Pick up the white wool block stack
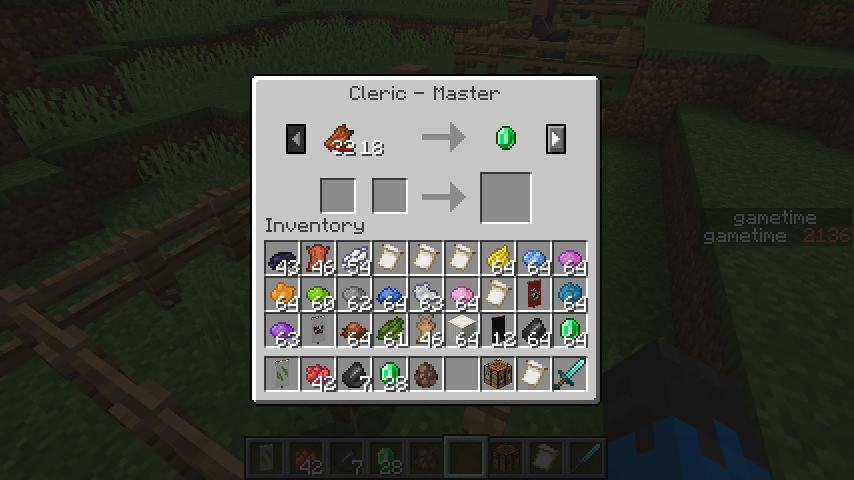The width and height of the screenshot is (854, 480). pyautogui.click(x=462, y=331)
